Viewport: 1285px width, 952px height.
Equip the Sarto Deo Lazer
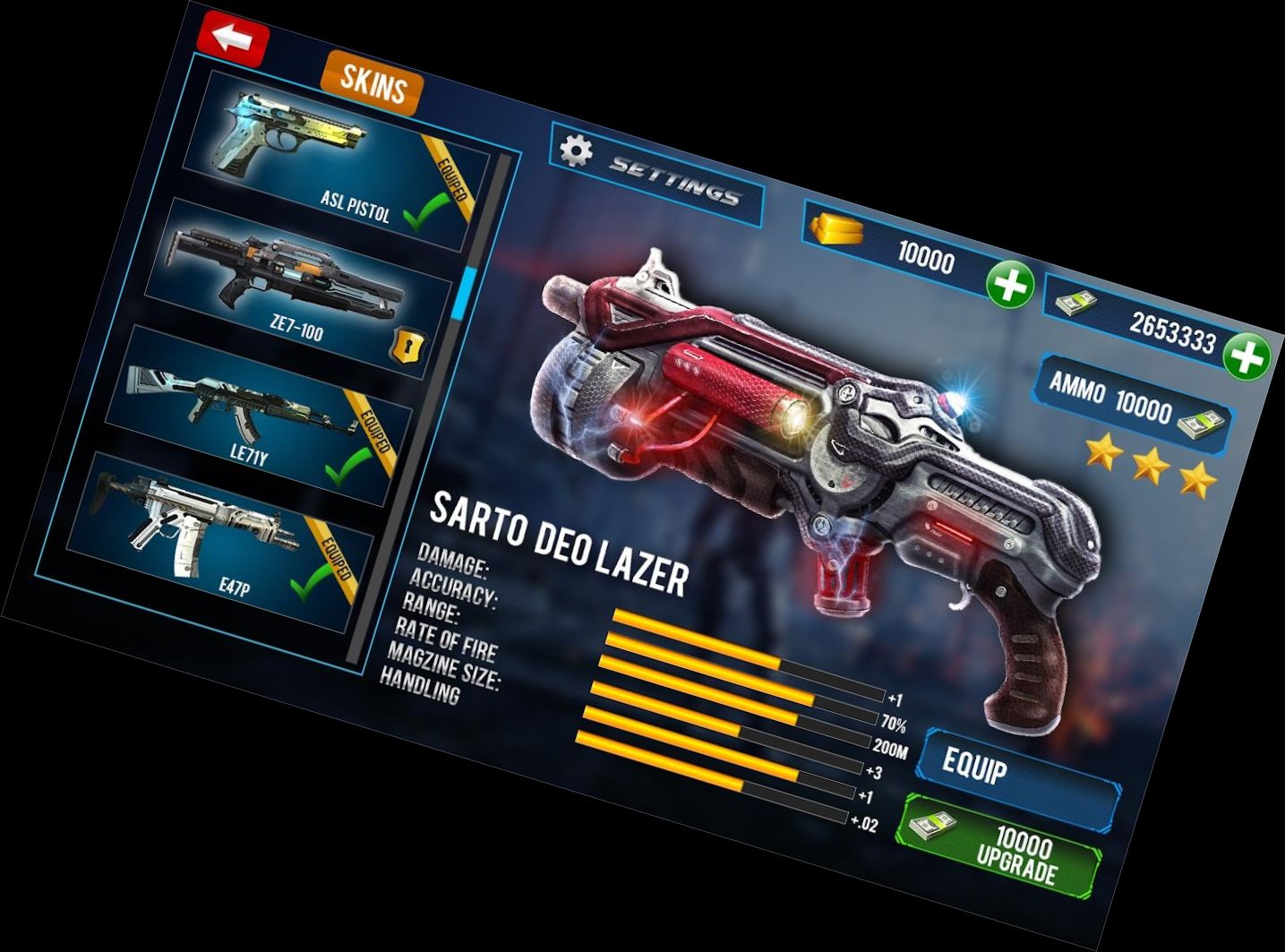pyautogui.click(x=1019, y=778)
